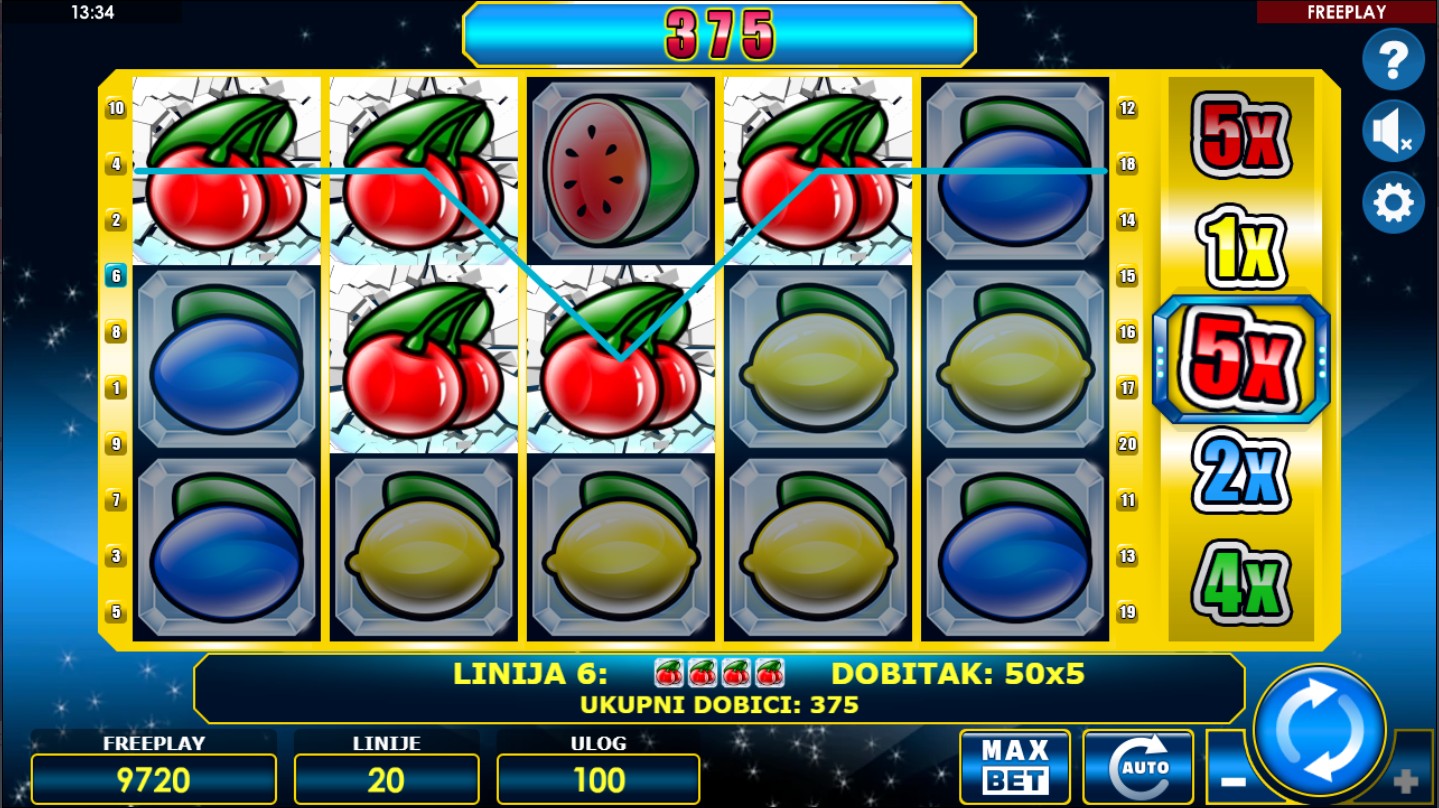
Task: Click the ULOG bet value field
Action: (x=598, y=780)
